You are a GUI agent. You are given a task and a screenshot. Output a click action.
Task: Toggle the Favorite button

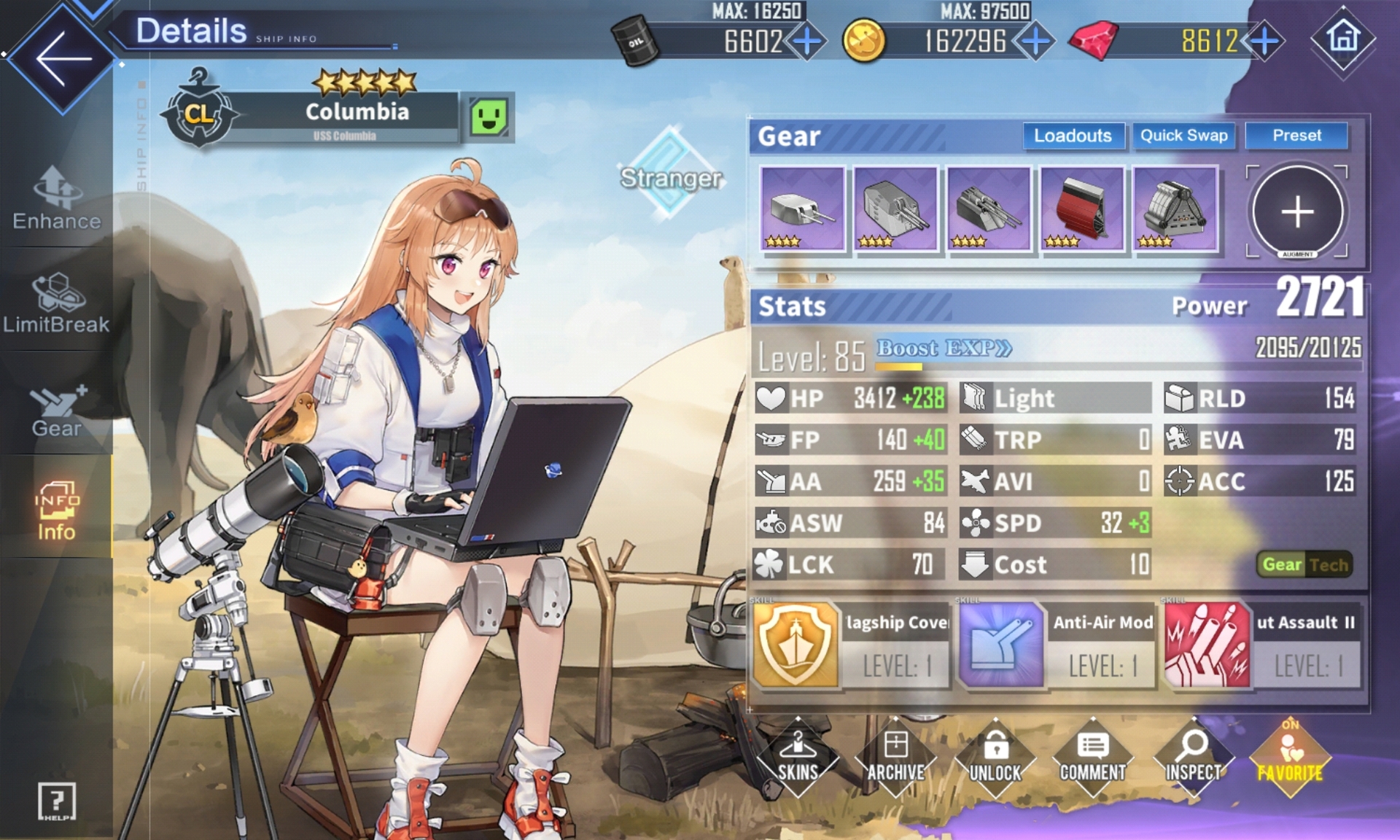pyautogui.click(x=1290, y=758)
